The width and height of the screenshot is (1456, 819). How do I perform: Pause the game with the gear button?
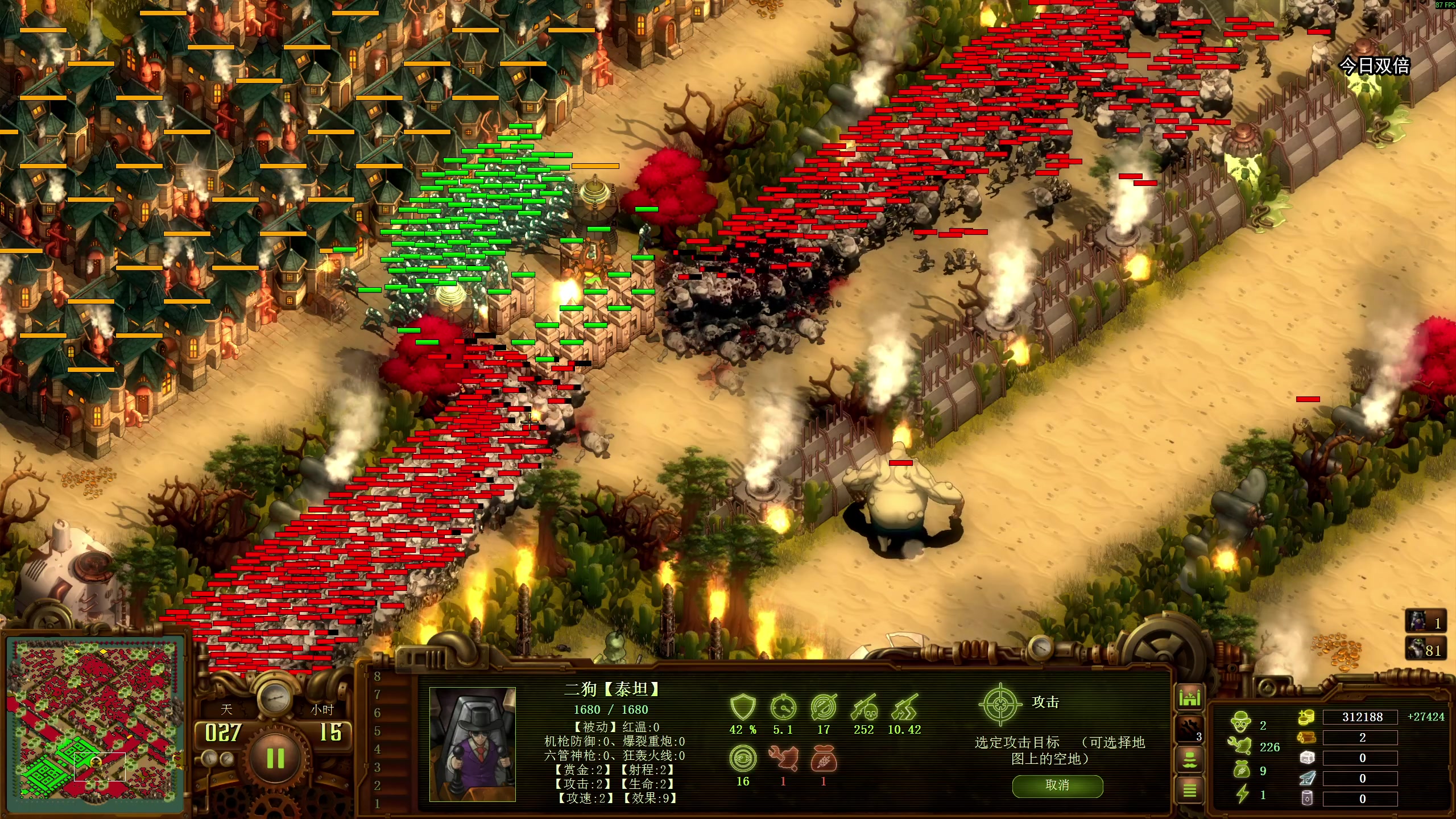pyautogui.click(x=275, y=758)
